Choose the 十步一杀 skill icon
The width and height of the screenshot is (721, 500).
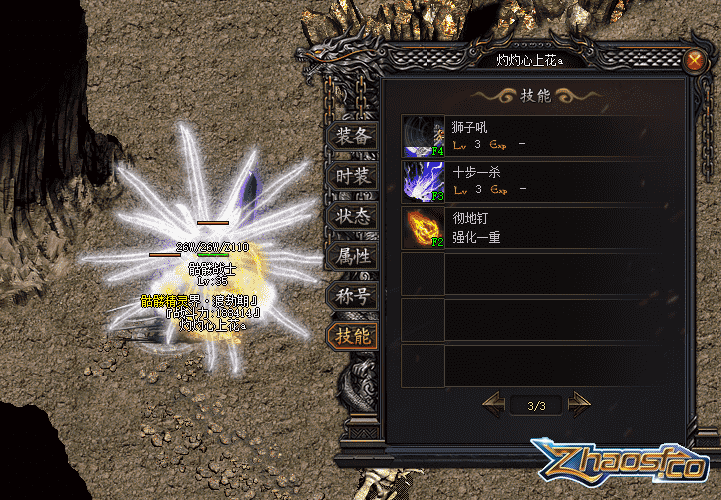[424, 182]
